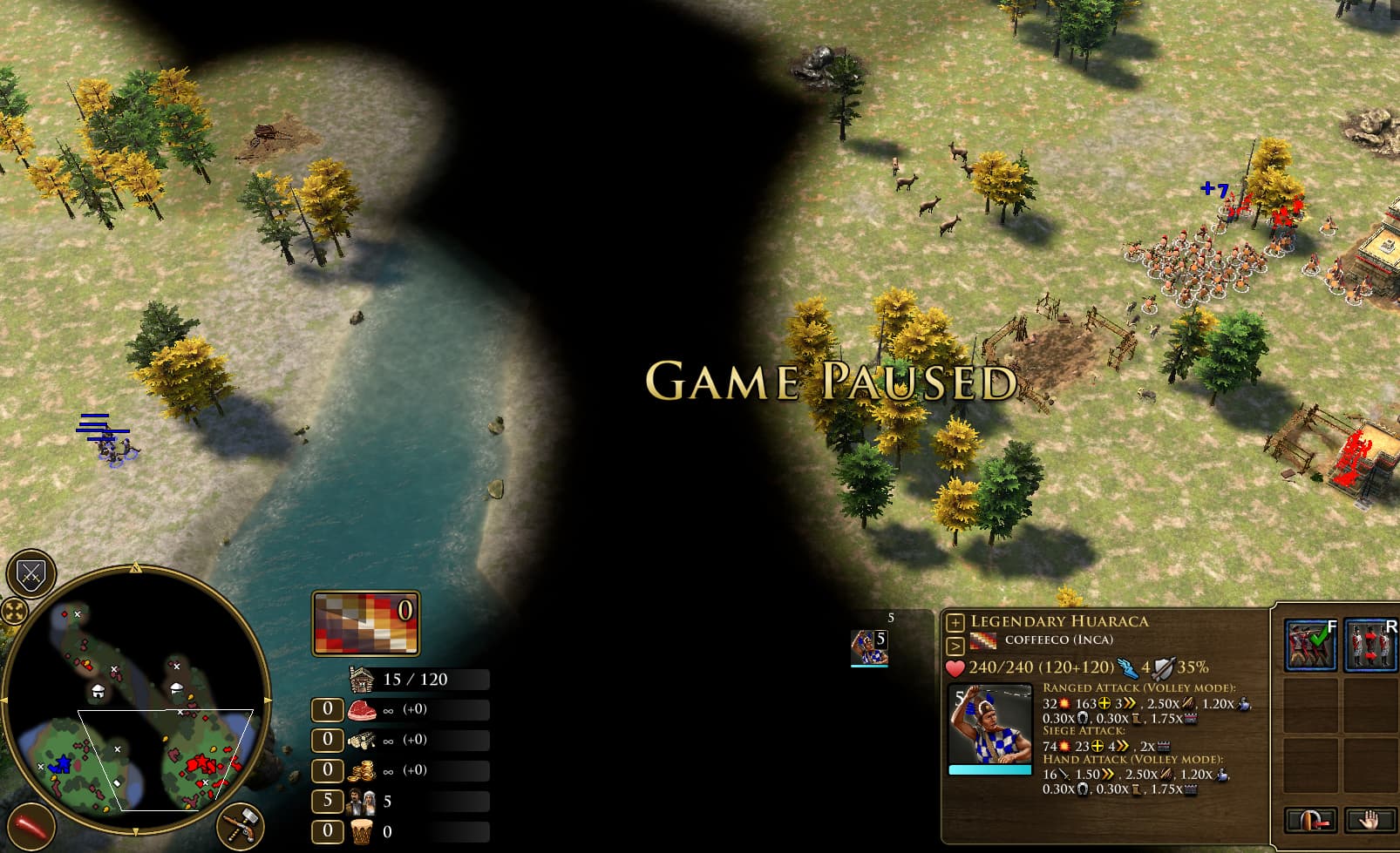Expand unit details with the plus button
The image size is (1400, 853).
click(955, 622)
